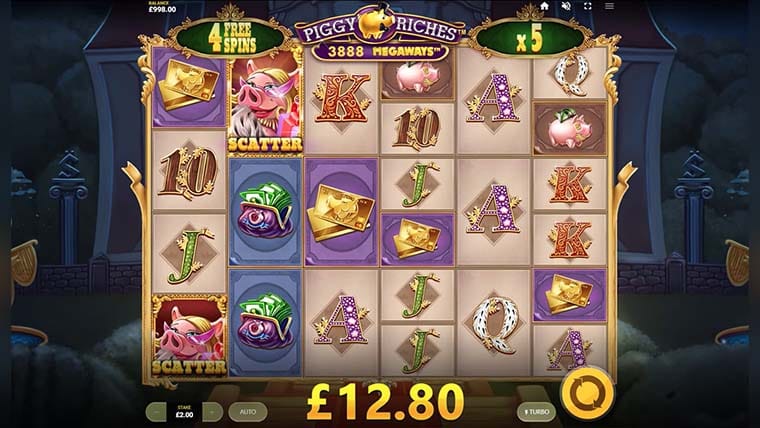
Task: Increase the stake with the plus button
Action: coord(212,411)
